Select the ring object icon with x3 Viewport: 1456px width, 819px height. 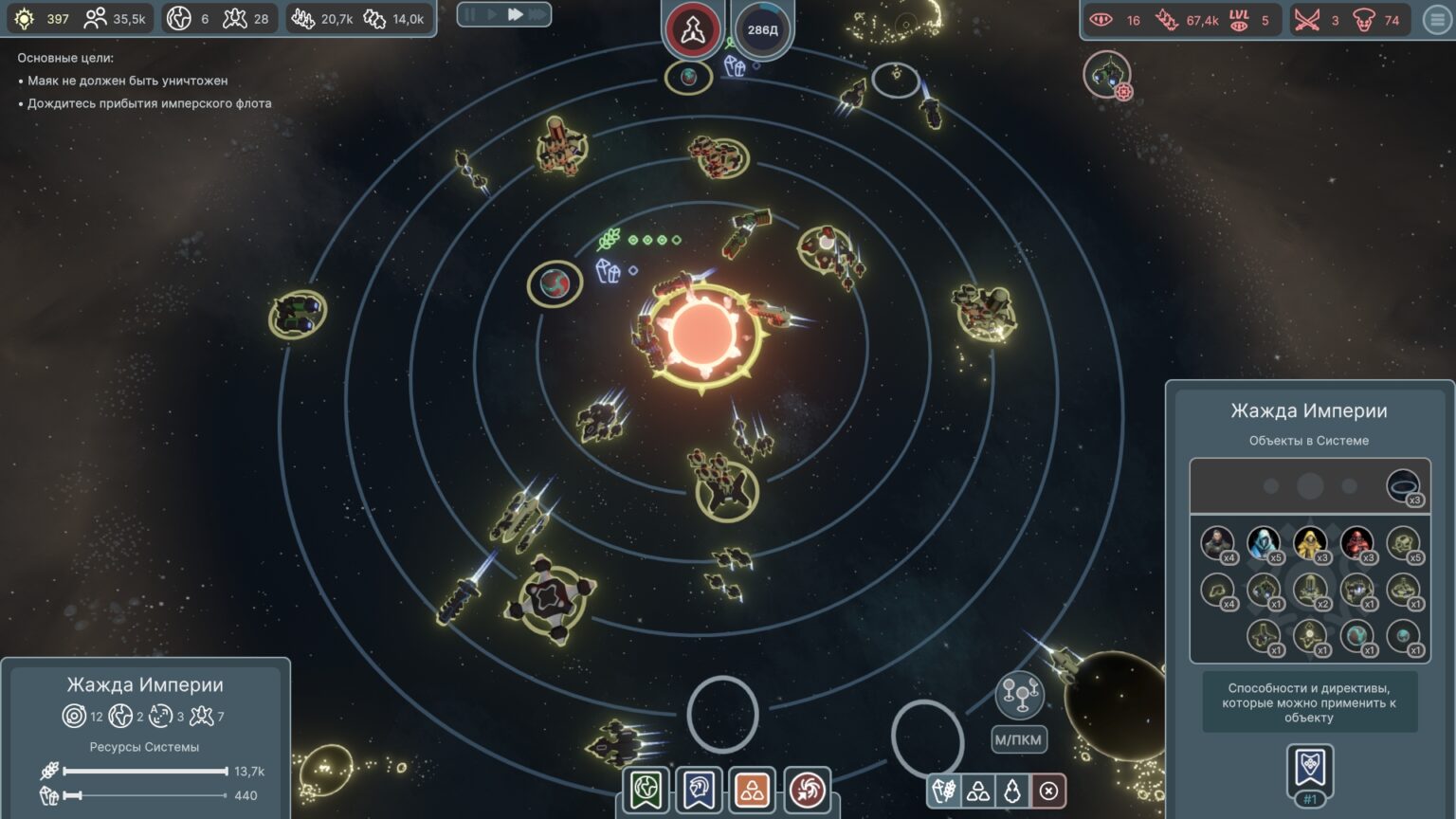click(x=1403, y=486)
